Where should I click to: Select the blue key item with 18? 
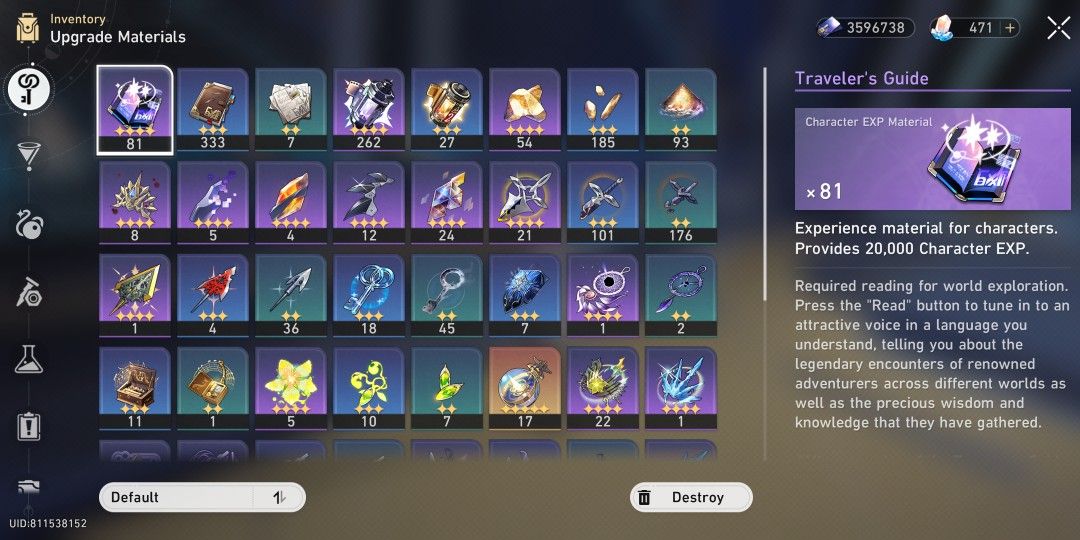[368, 294]
